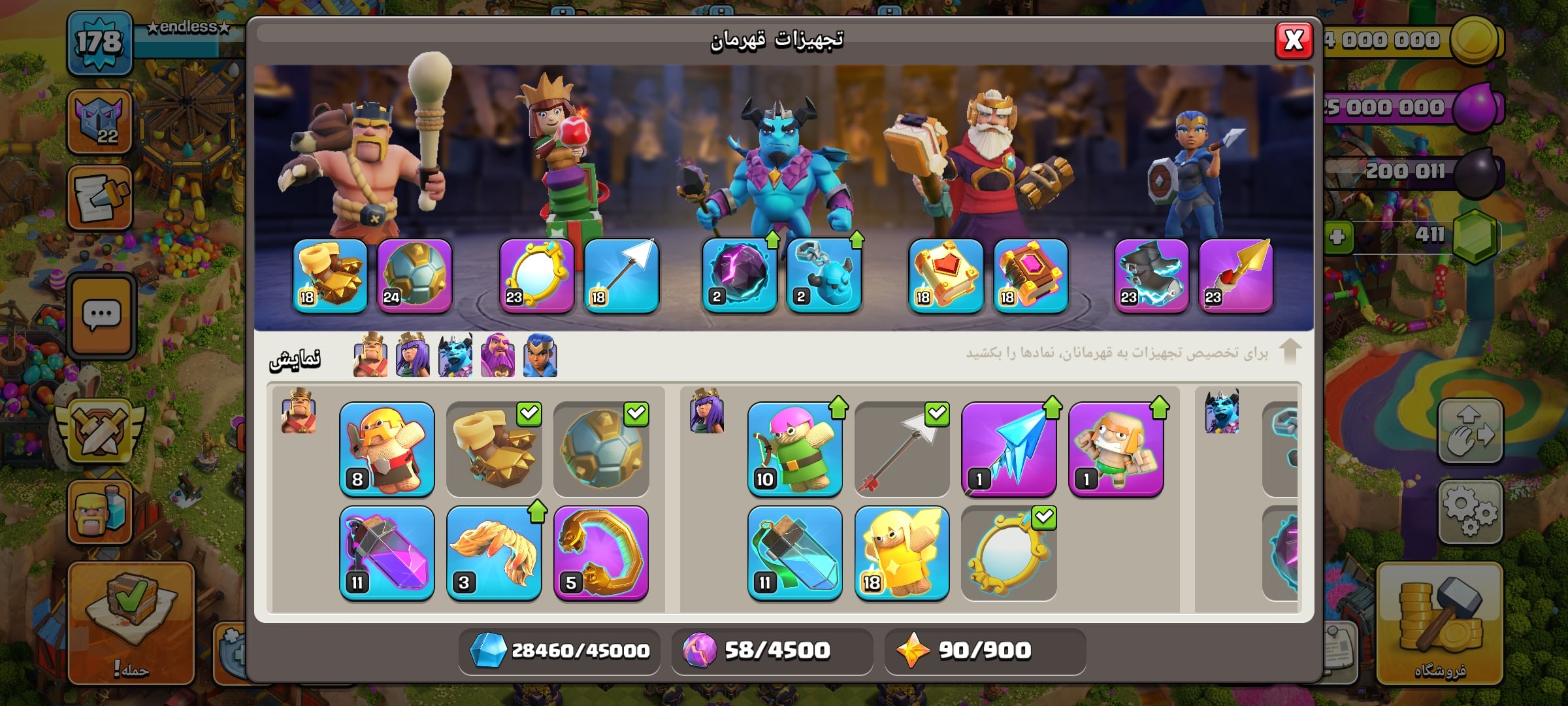
Task: Pick the golden Snake Bracelet equipment
Action: (x=601, y=553)
